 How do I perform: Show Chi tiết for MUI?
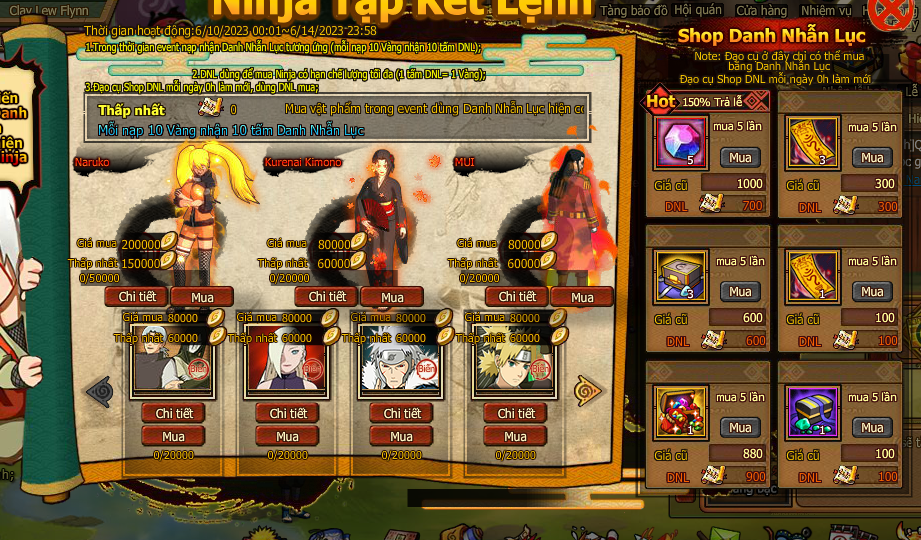517,297
